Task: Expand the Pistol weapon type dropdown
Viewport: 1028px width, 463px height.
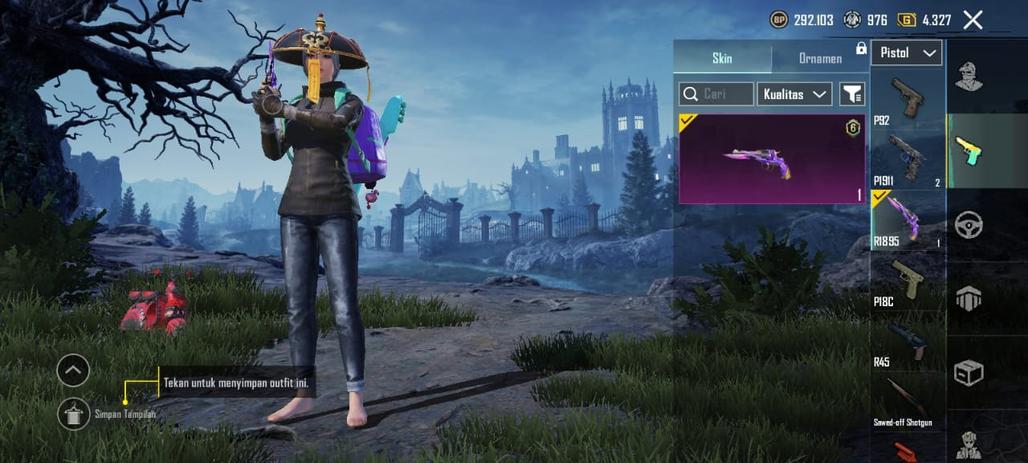Action: tap(907, 53)
